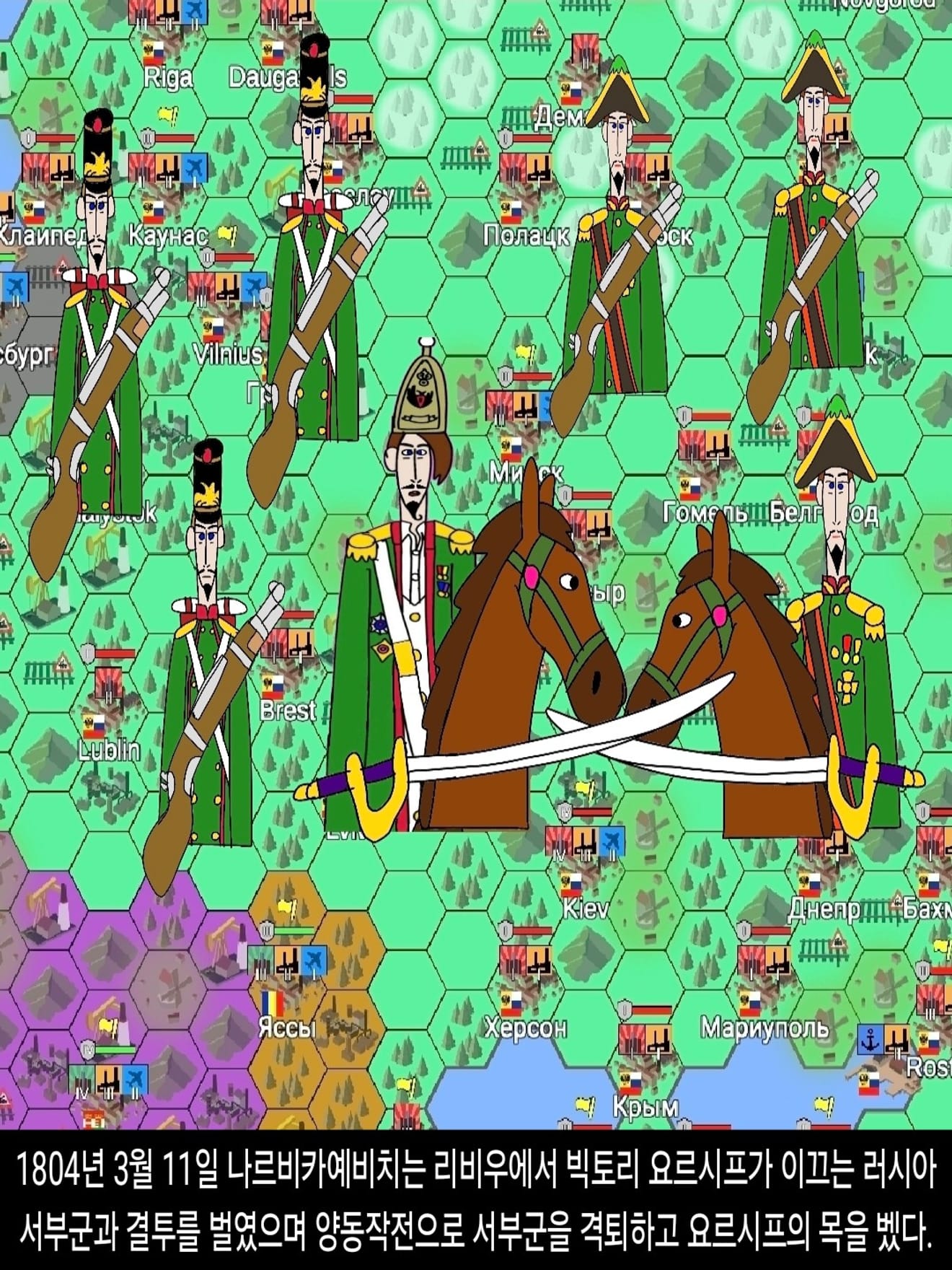
Task: Click the Russian flag above Vilnius
Action: coord(213,329)
